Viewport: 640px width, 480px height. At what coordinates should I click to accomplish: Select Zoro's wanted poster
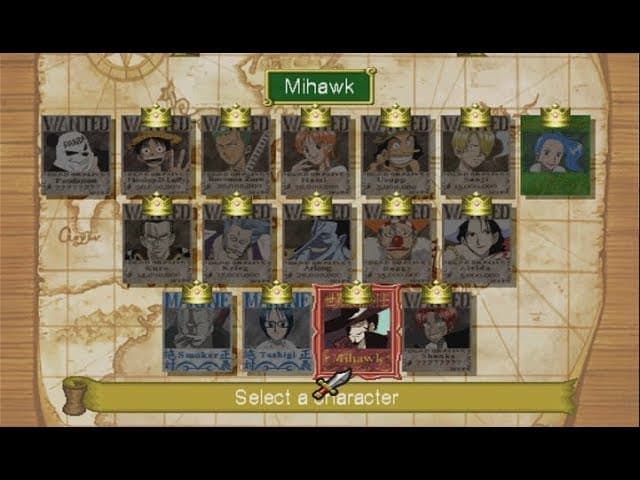pyautogui.click(x=237, y=155)
